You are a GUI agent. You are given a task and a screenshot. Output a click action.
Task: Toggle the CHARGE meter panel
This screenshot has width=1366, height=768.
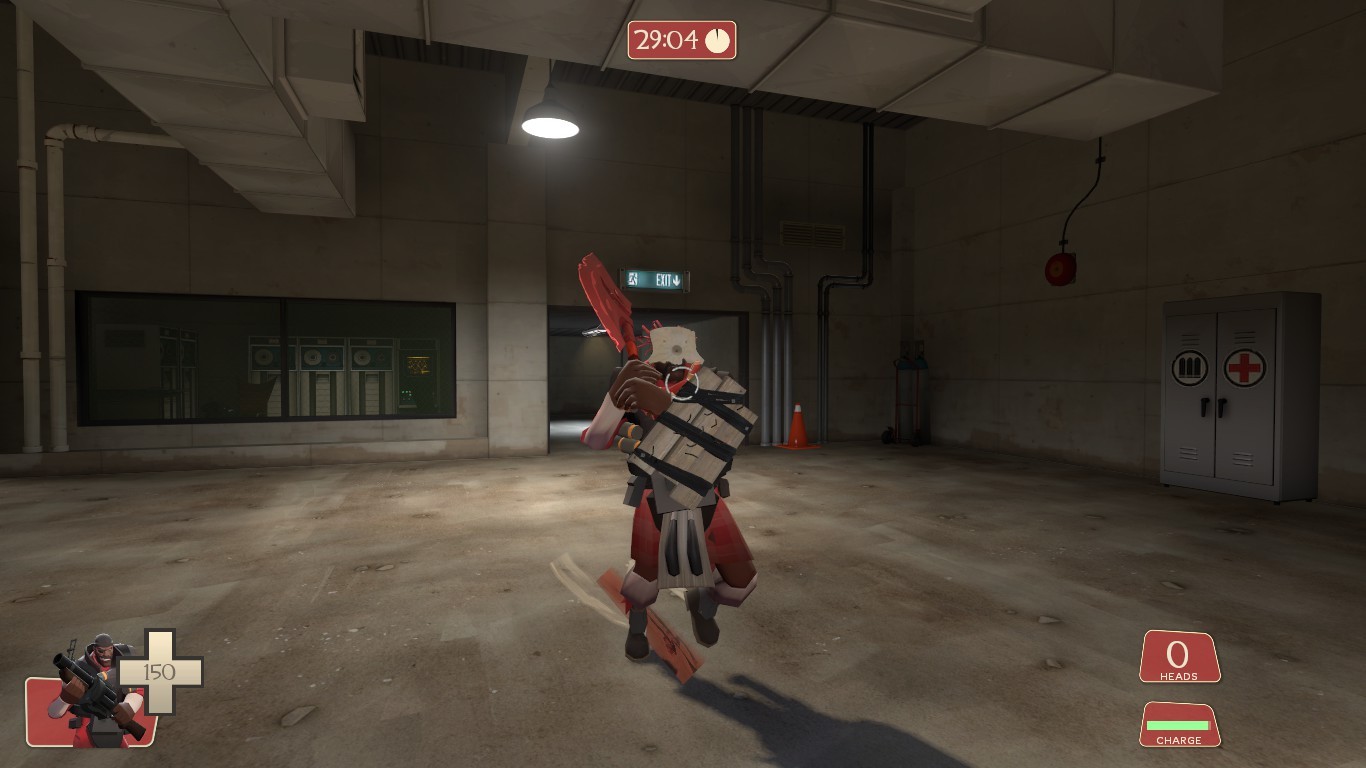[x=1180, y=725]
